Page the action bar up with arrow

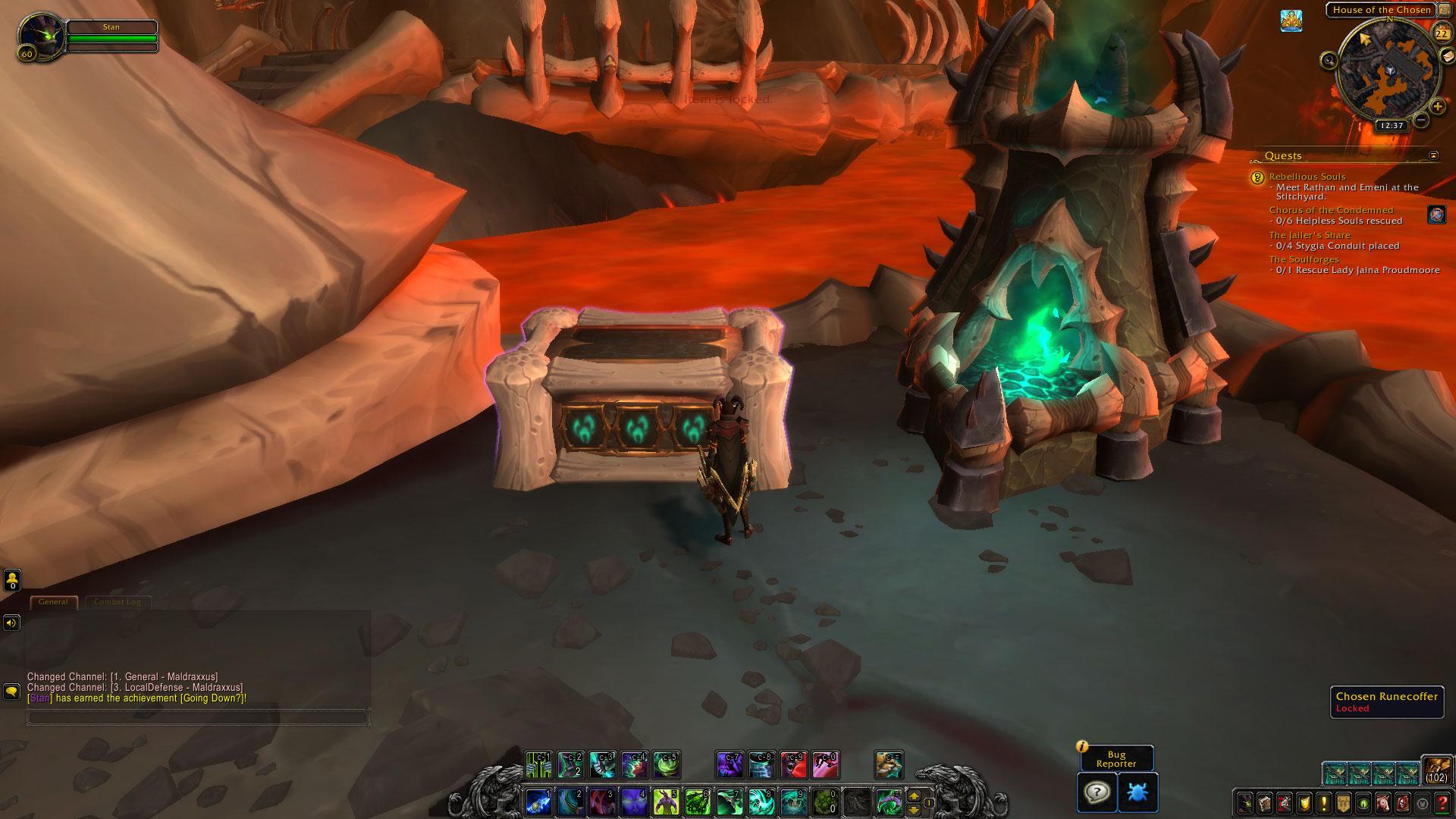point(914,796)
